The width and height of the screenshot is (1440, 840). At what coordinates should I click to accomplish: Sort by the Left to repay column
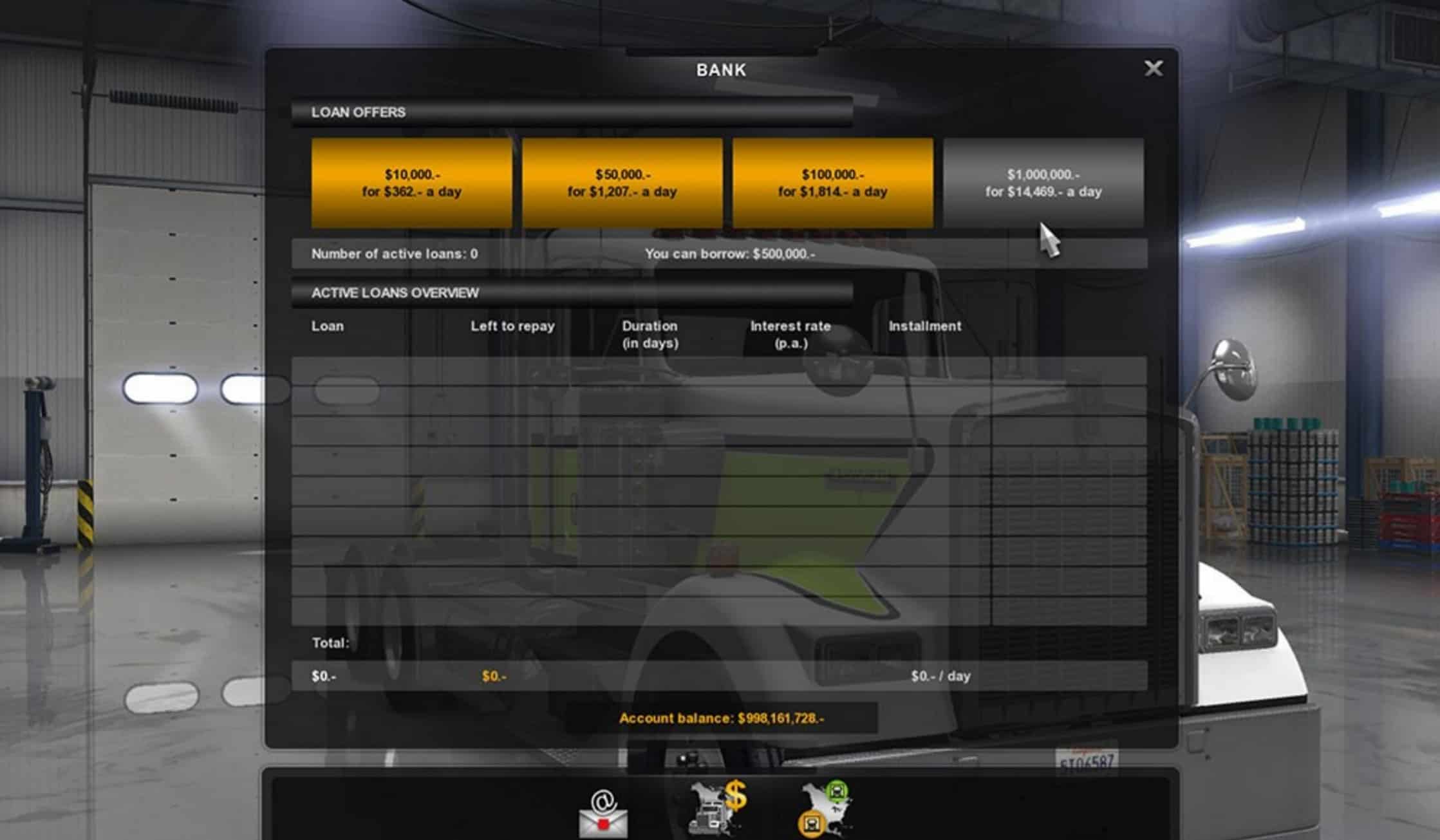[x=512, y=326]
